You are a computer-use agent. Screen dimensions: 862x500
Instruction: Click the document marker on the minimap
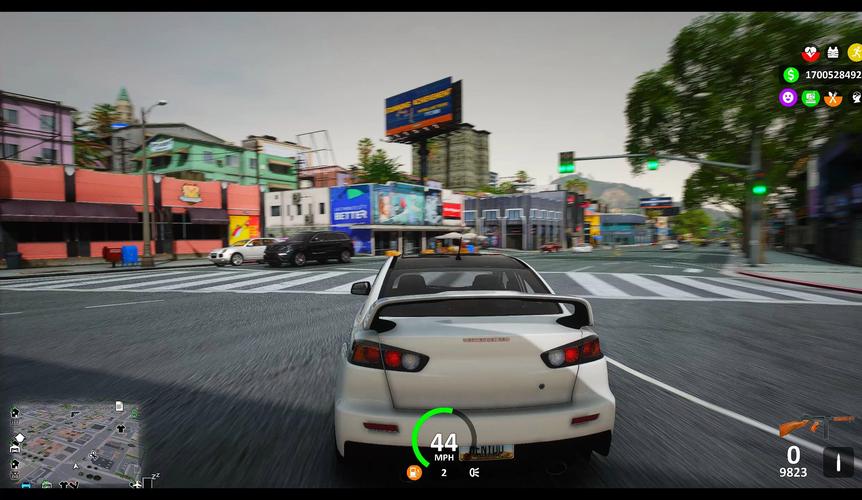[x=119, y=406]
